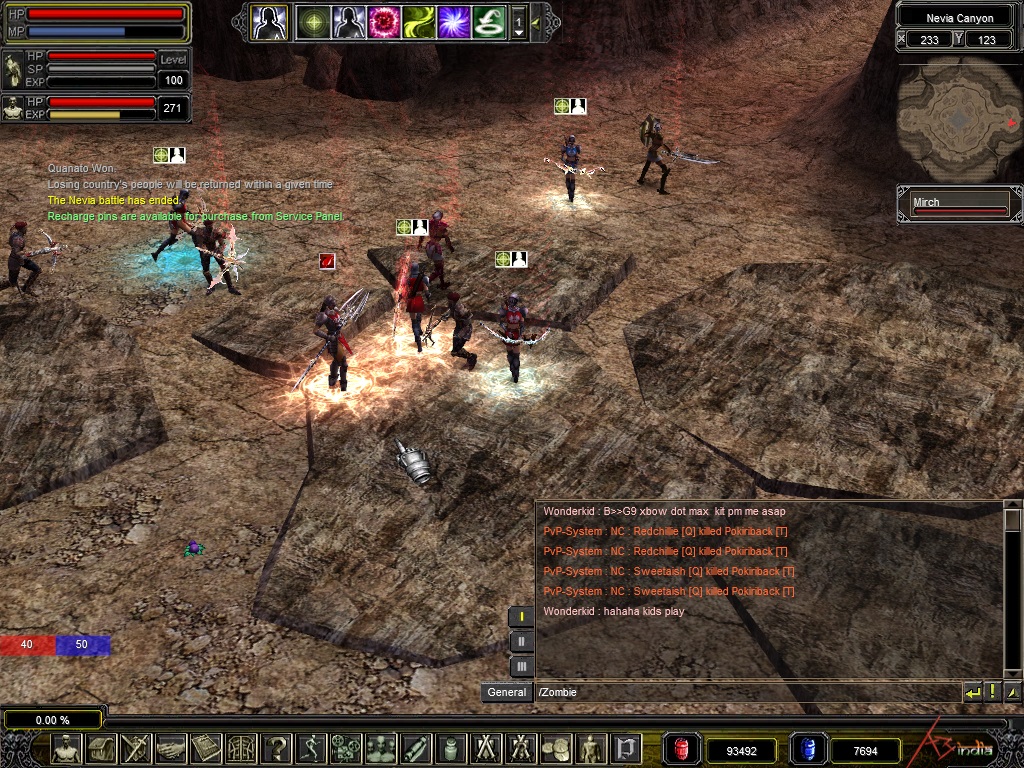Click the yellow exclamation chat button

[x=992, y=692]
